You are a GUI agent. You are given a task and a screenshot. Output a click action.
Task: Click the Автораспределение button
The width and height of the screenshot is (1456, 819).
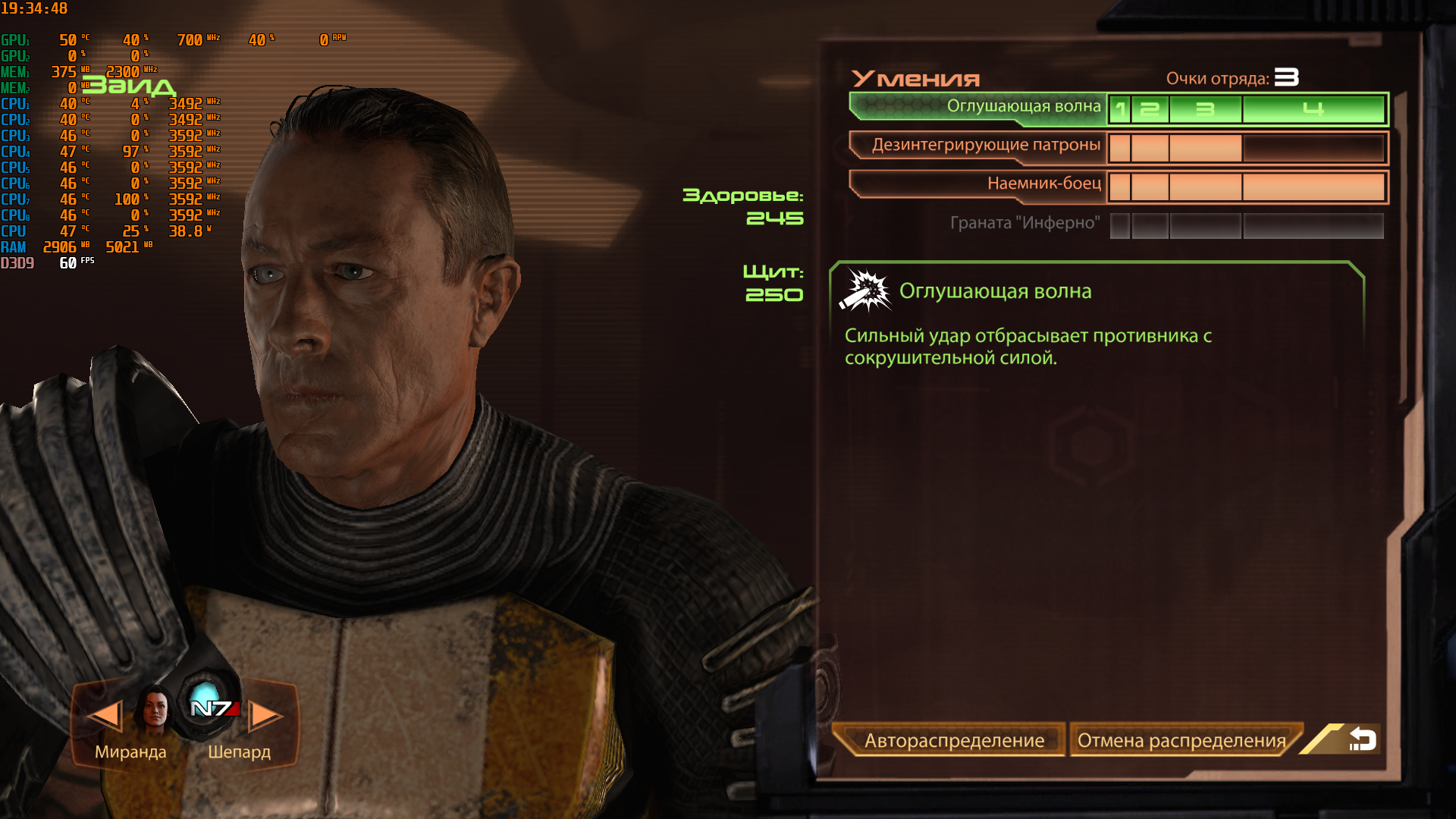(x=952, y=740)
